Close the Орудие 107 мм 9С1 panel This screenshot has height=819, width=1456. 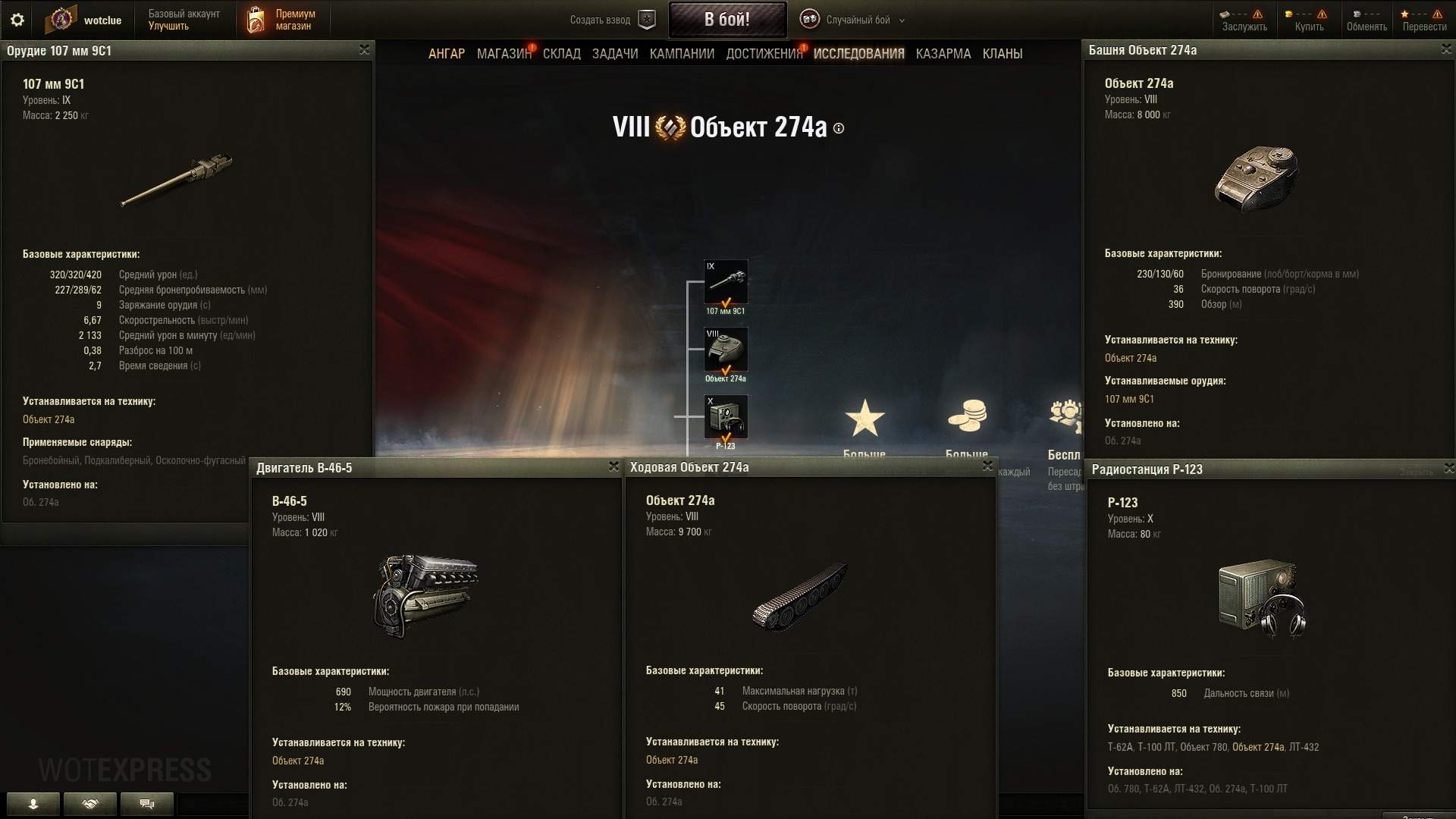364,50
